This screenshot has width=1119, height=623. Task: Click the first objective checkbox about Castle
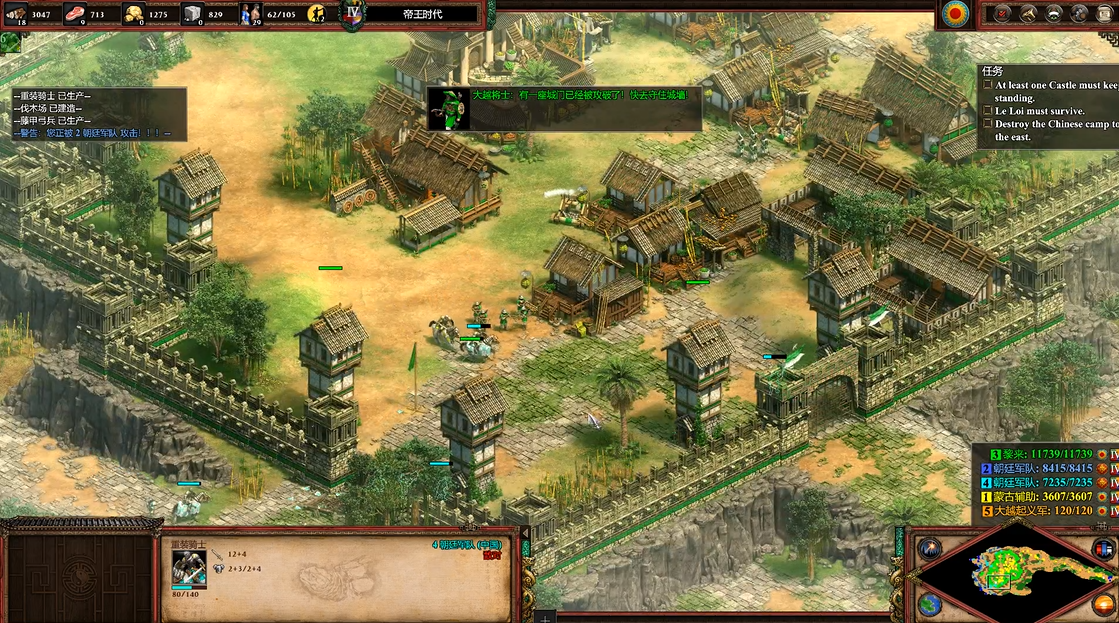988,86
